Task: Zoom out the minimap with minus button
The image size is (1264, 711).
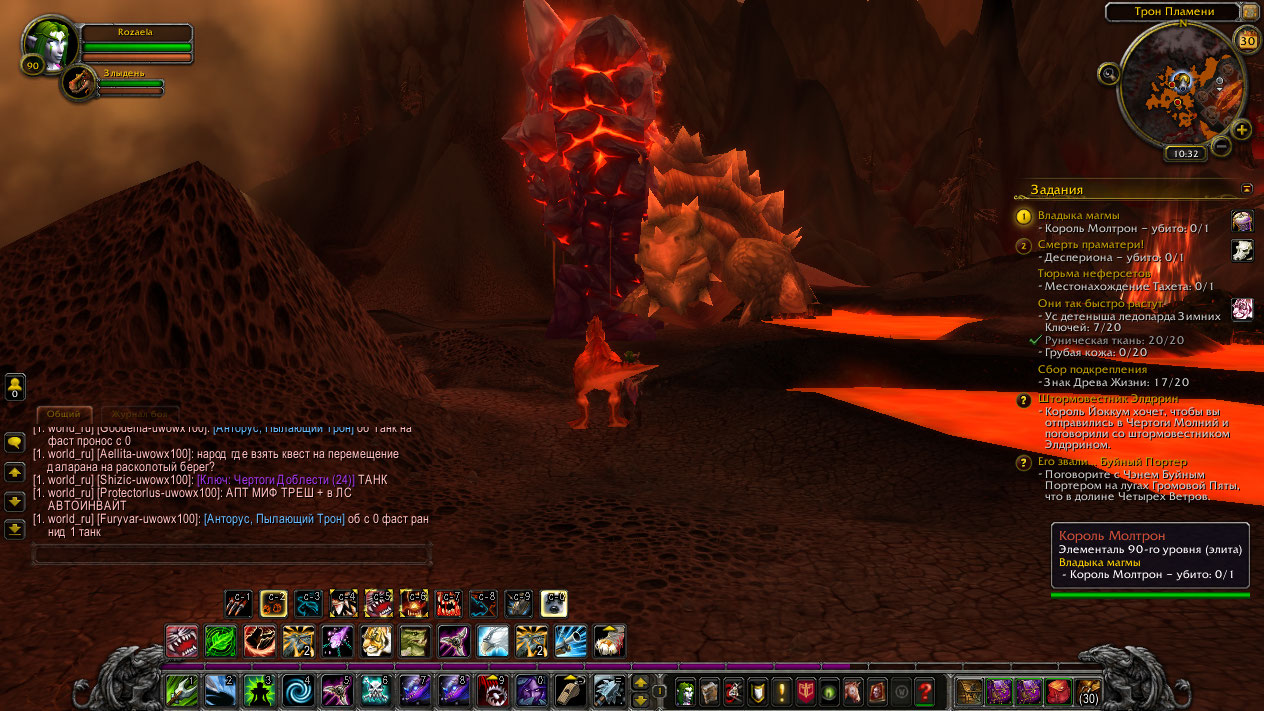Action: pos(1221,146)
